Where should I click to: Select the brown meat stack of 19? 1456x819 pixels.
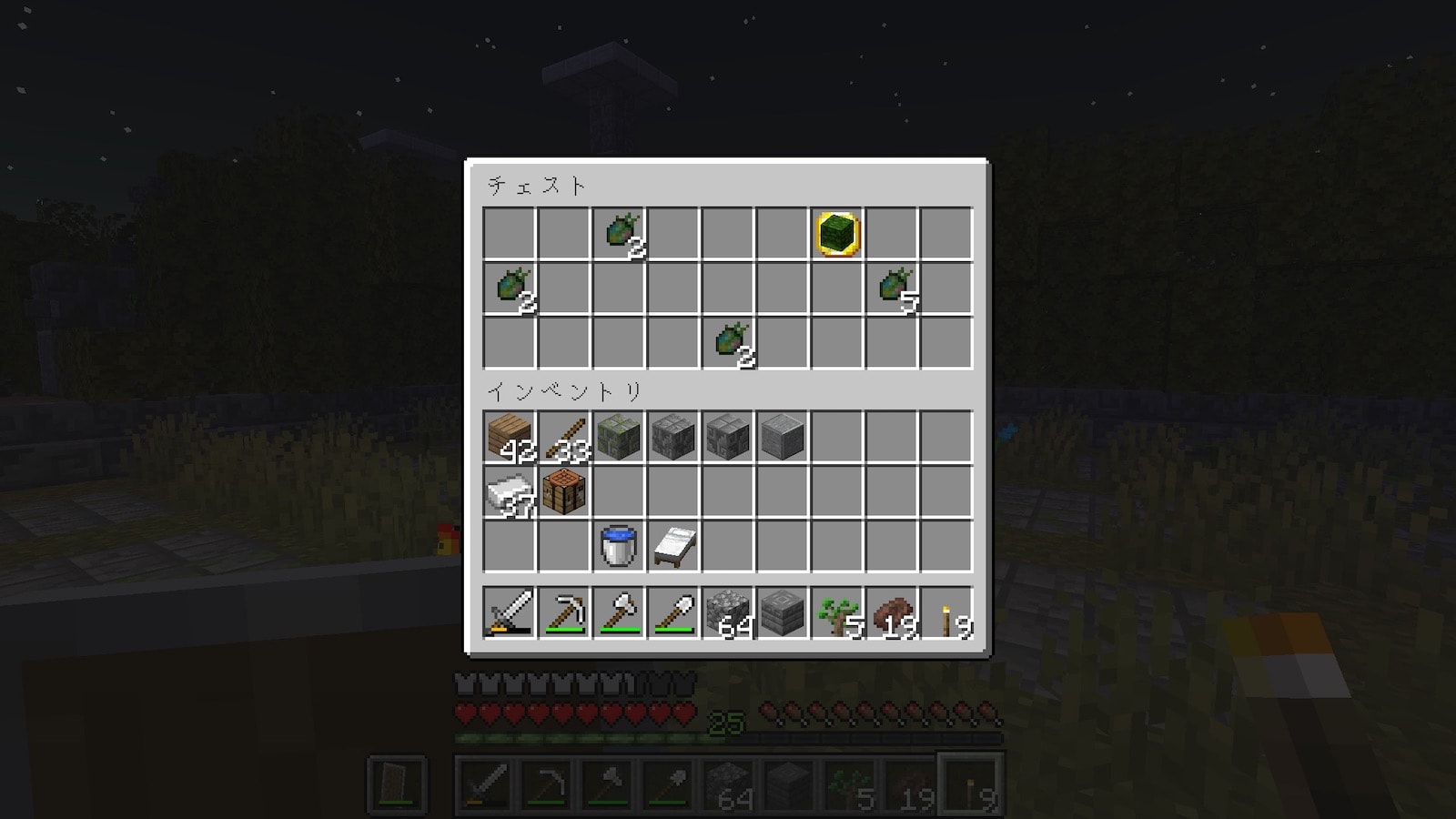[892, 612]
